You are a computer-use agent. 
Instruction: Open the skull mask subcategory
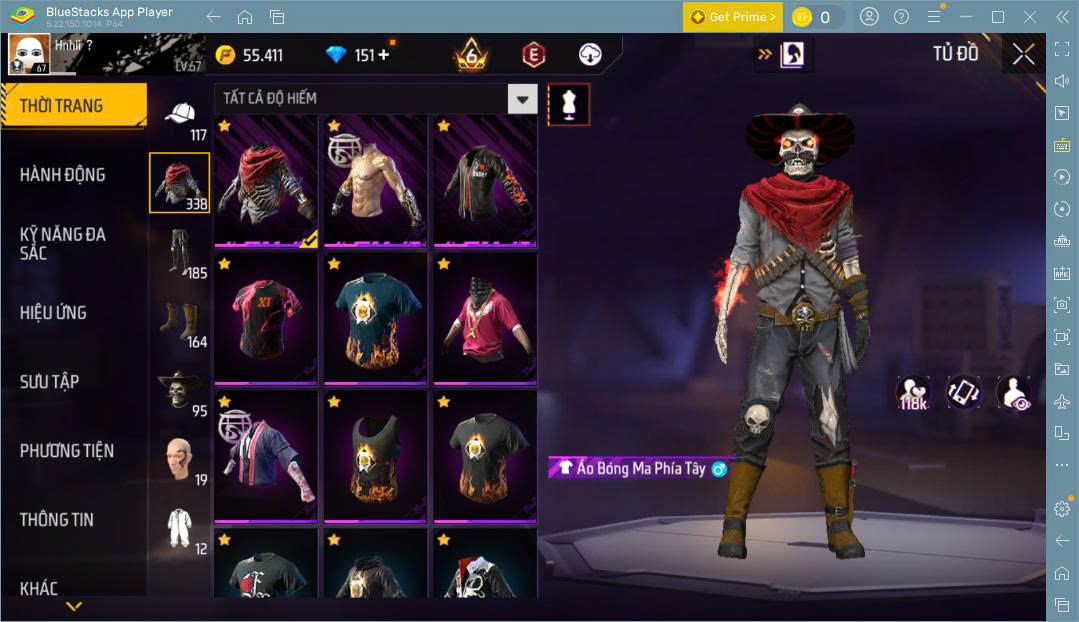(x=178, y=391)
